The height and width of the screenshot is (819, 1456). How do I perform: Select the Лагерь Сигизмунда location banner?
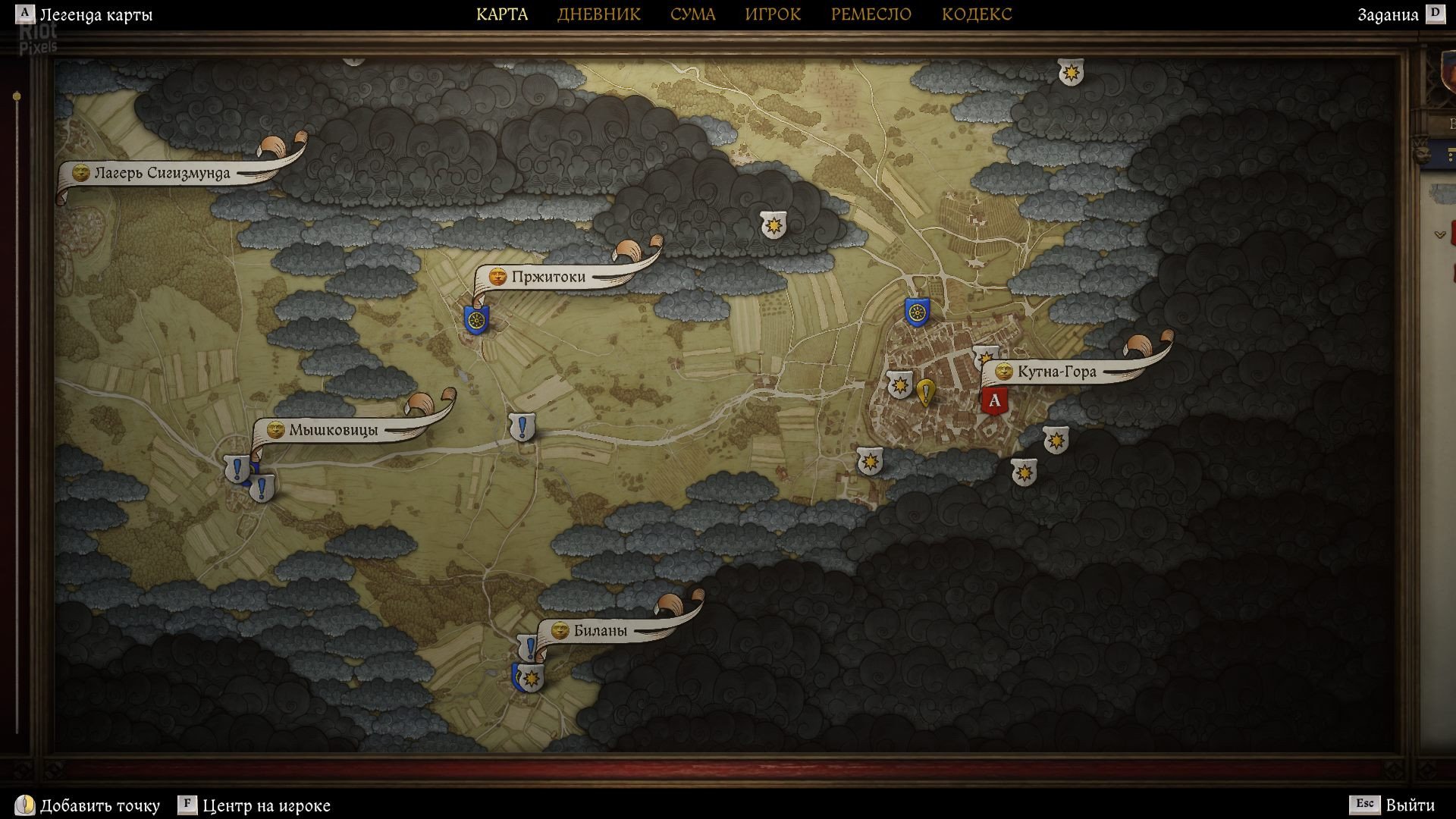162,173
